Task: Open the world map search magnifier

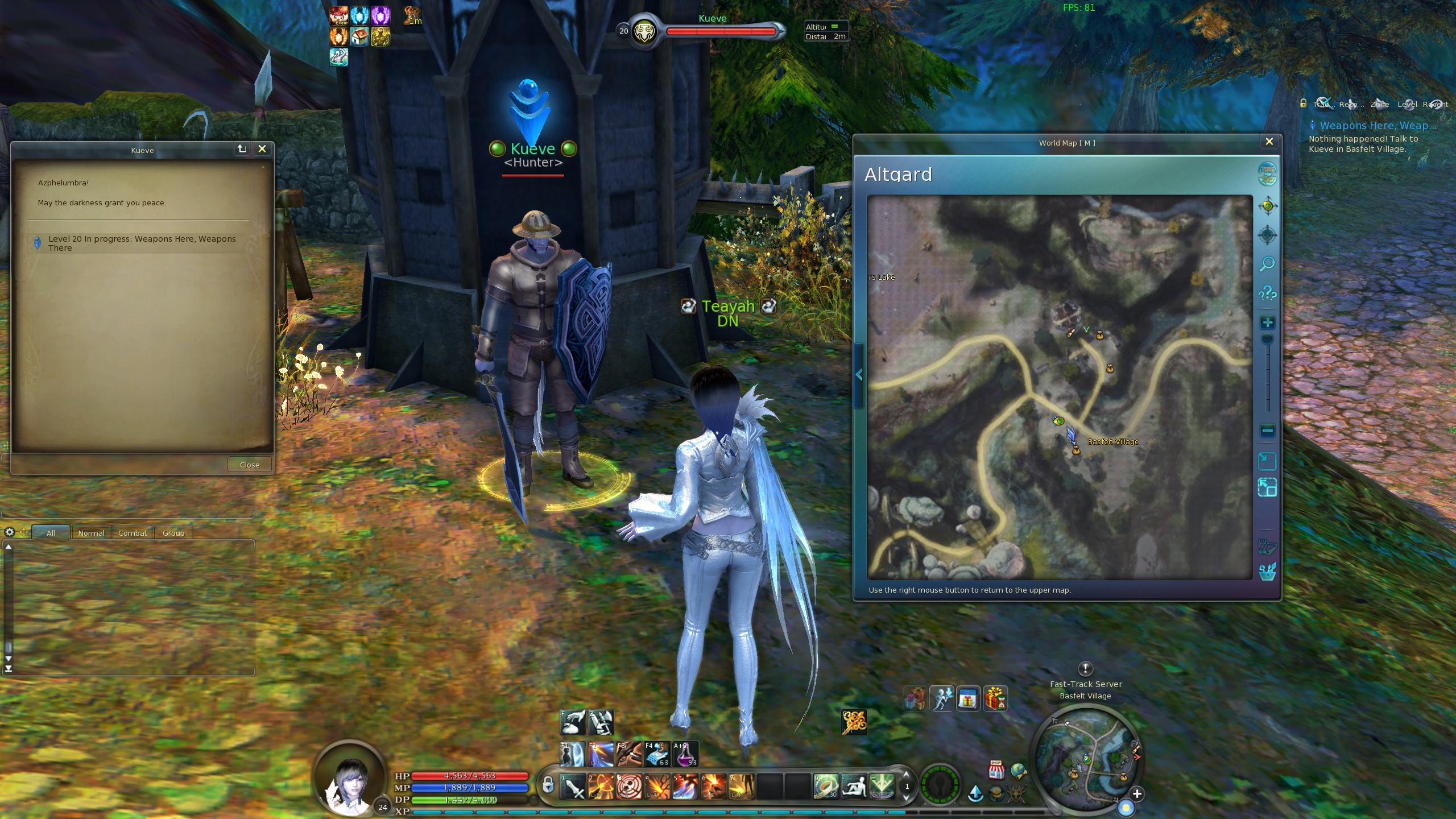Action: click(x=1267, y=264)
